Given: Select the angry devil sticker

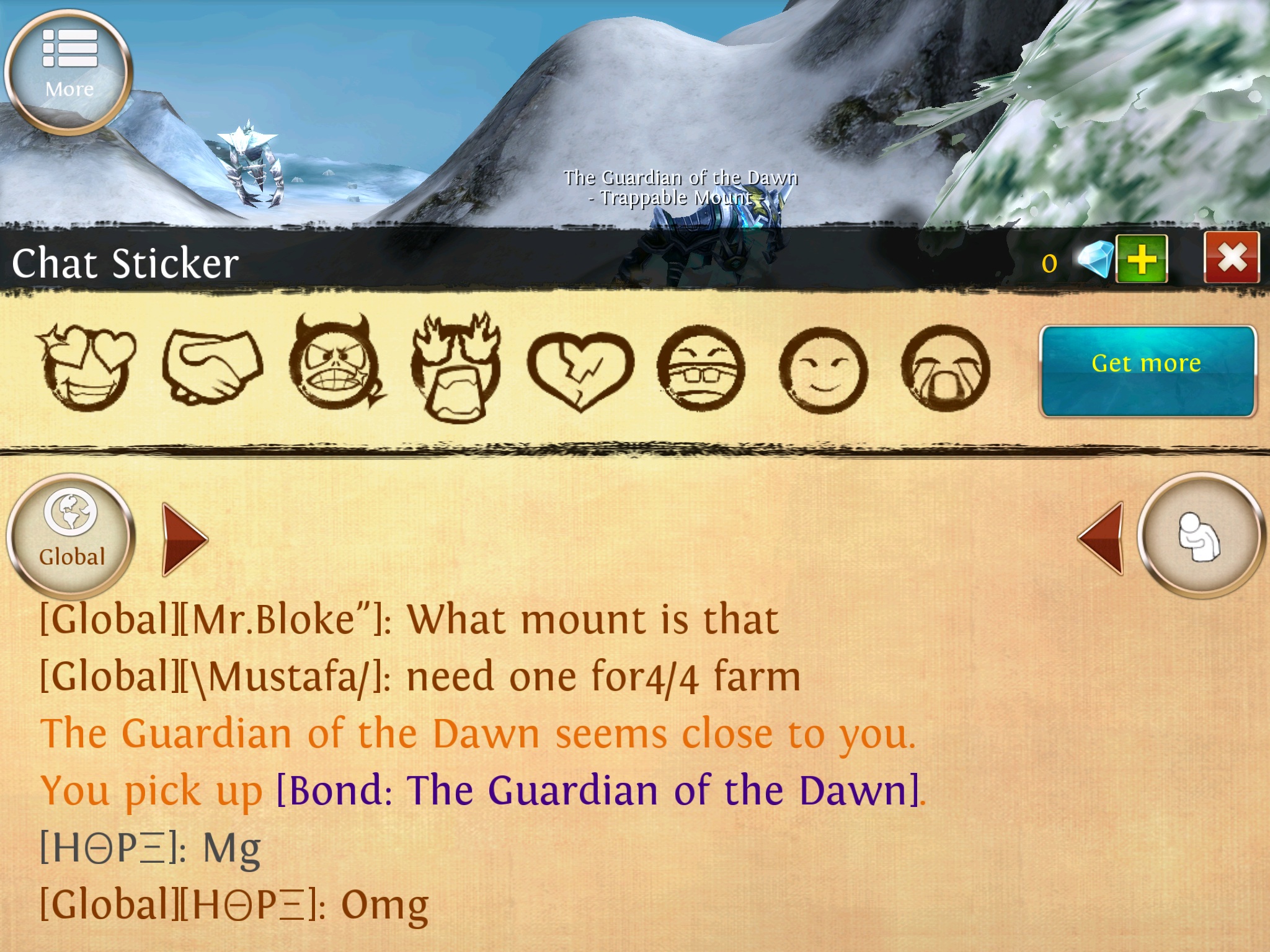Looking at the screenshot, I should (x=335, y=366).
